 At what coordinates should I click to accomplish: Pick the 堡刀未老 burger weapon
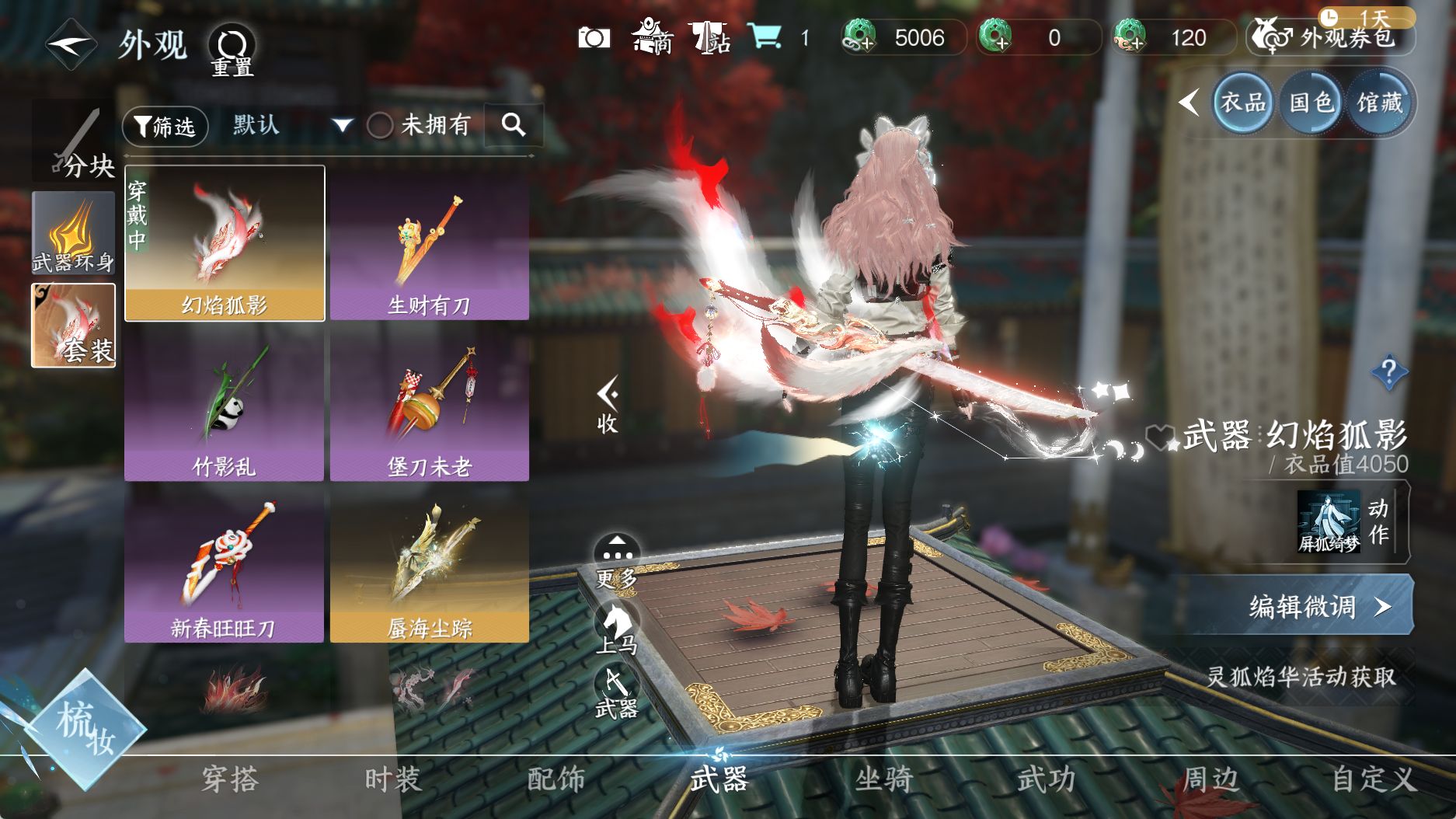click(x=430, y=404)
